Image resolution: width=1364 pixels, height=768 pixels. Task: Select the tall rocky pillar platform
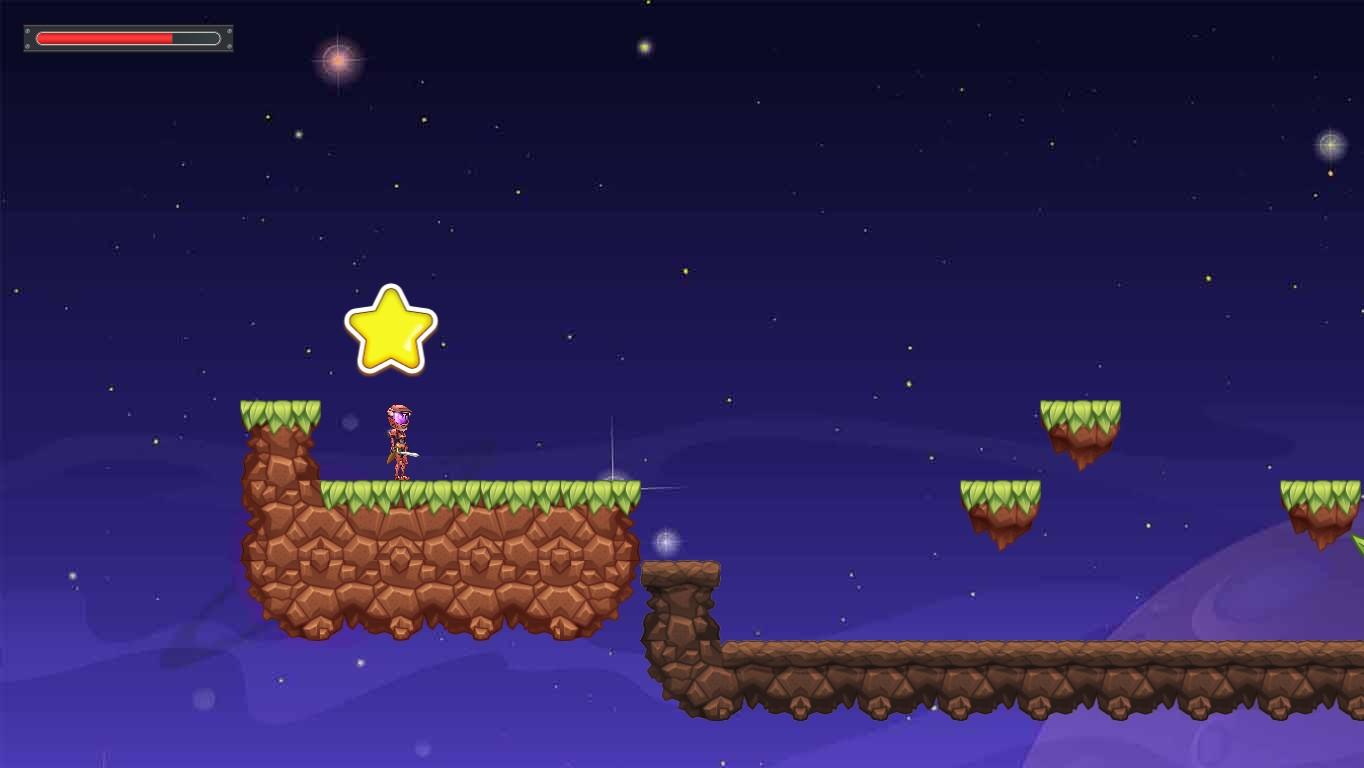[x=680, y=620]
